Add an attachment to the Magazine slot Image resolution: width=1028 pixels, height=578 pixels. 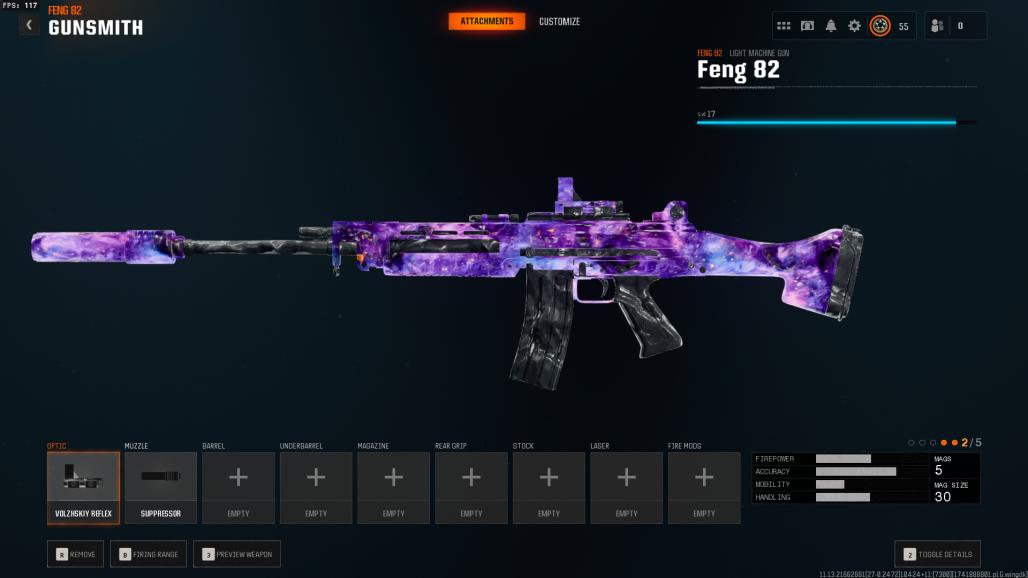[x=394, y=488]
